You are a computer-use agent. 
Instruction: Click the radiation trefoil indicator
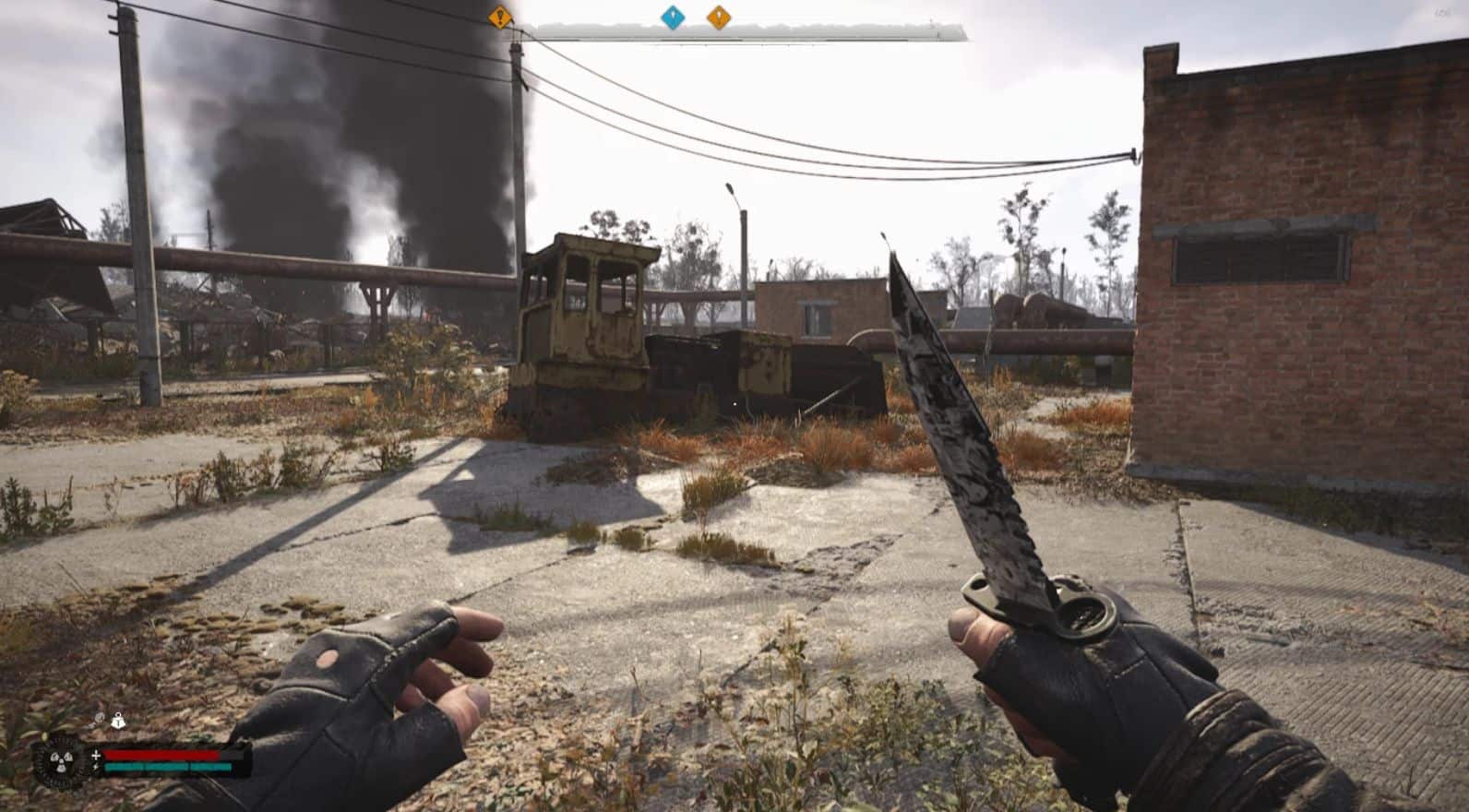click(x=60, y=763)
